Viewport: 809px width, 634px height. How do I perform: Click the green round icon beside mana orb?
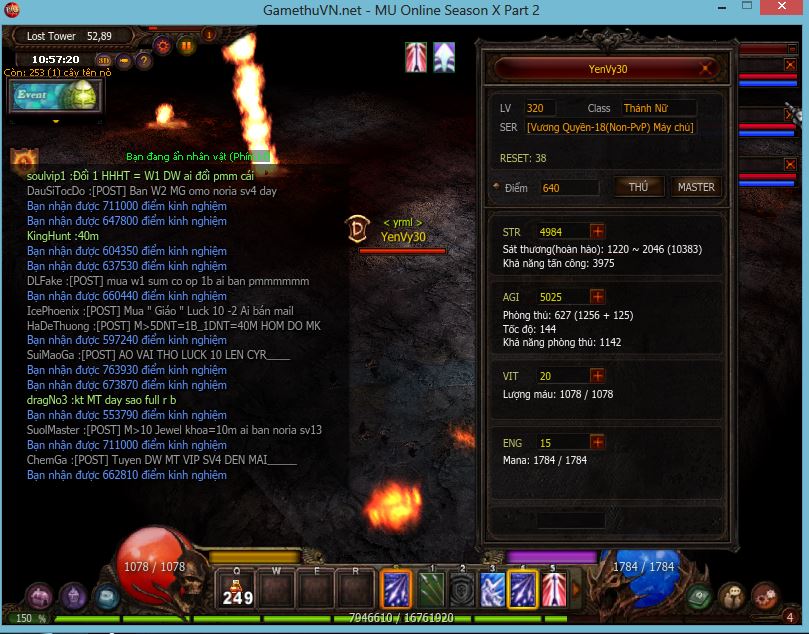(700, 596)
